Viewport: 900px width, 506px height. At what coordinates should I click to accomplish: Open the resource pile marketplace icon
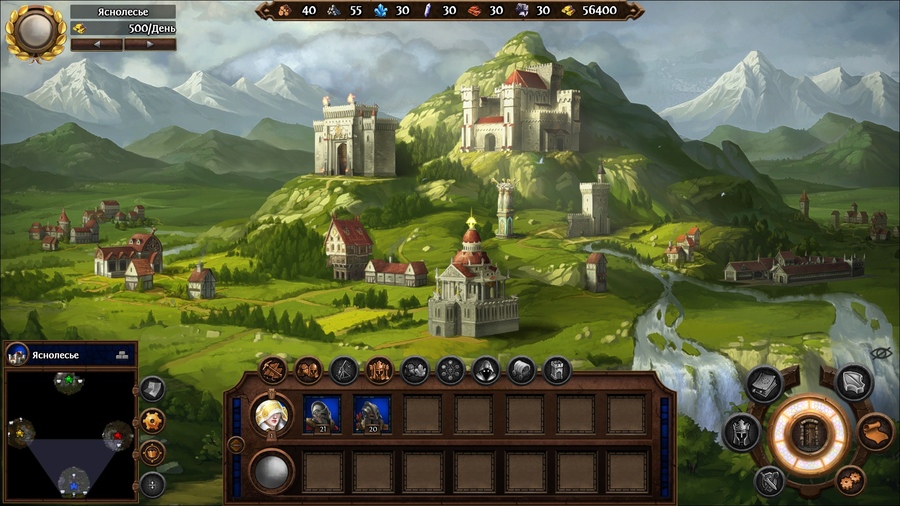pos(415,370)
